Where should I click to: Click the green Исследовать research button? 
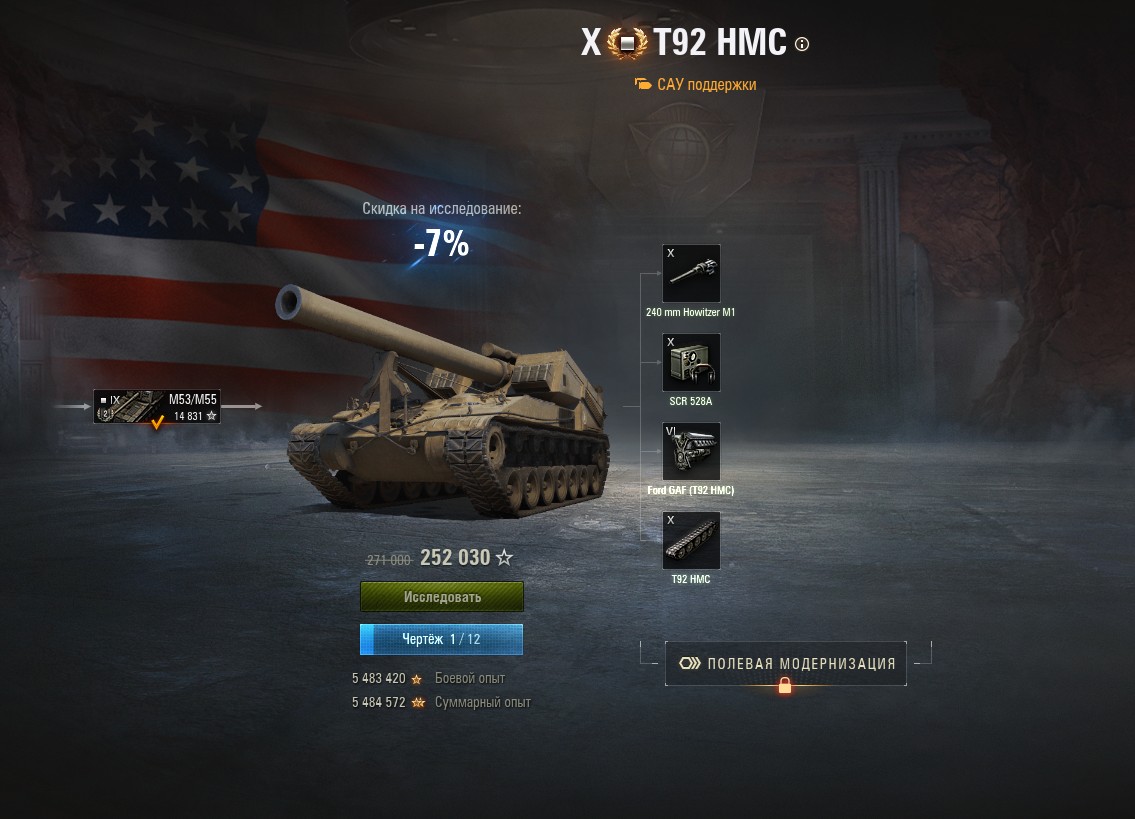click(x=442, y=597)
